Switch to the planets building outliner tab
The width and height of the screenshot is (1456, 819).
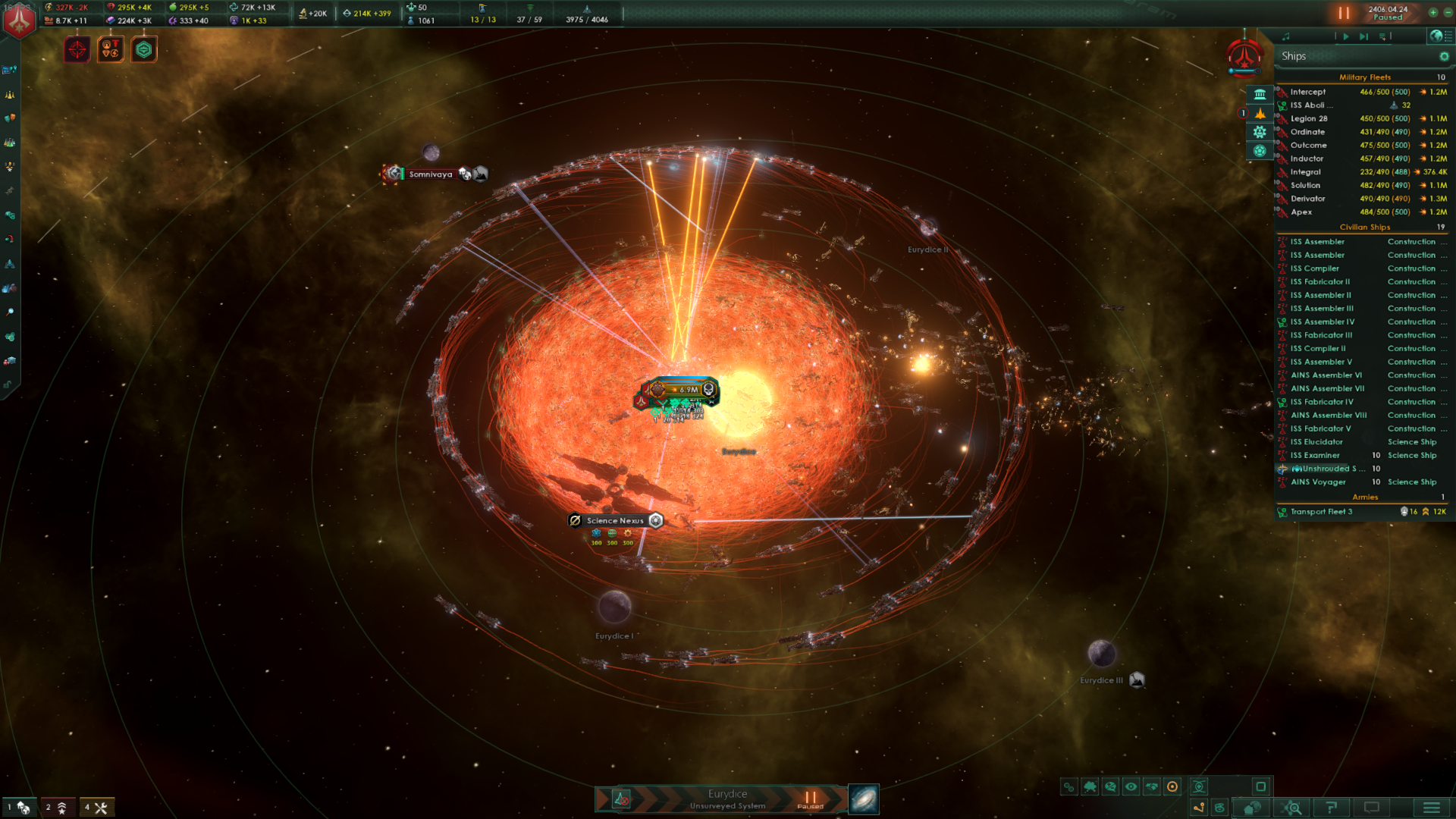(x=1260, y=94)
